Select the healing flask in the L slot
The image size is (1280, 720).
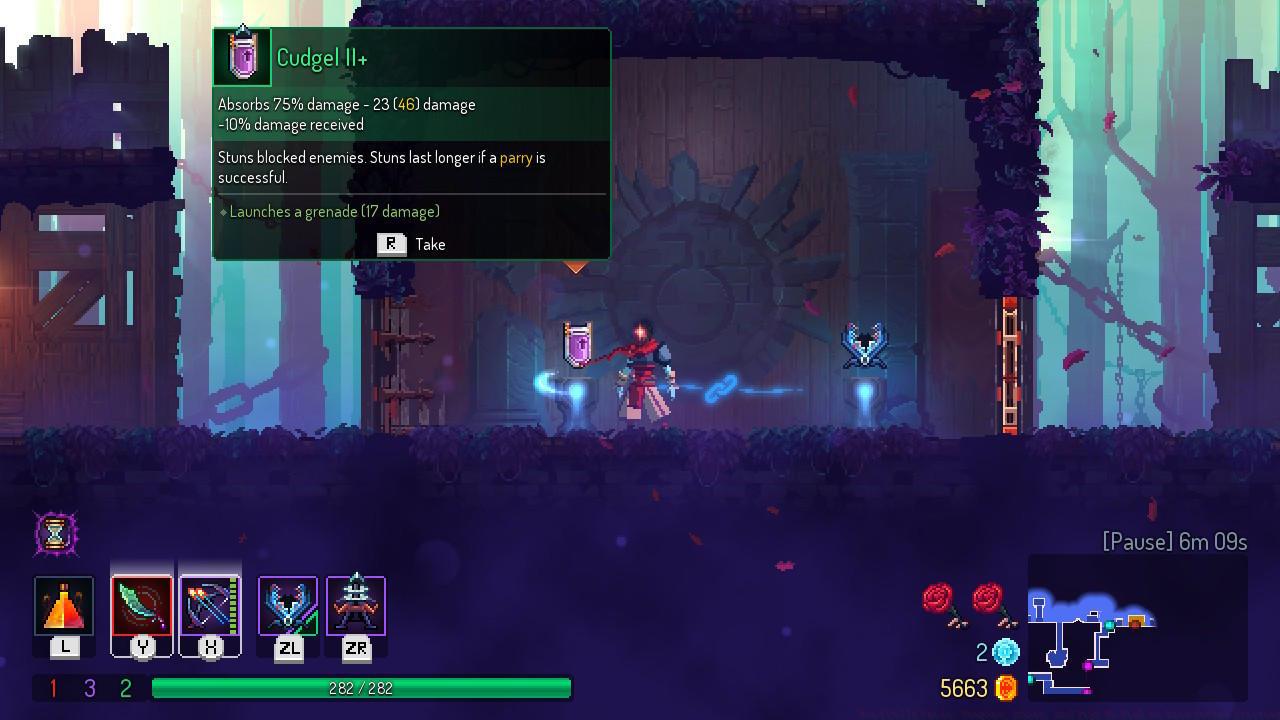pyautogui.click(x=64, y=605)
